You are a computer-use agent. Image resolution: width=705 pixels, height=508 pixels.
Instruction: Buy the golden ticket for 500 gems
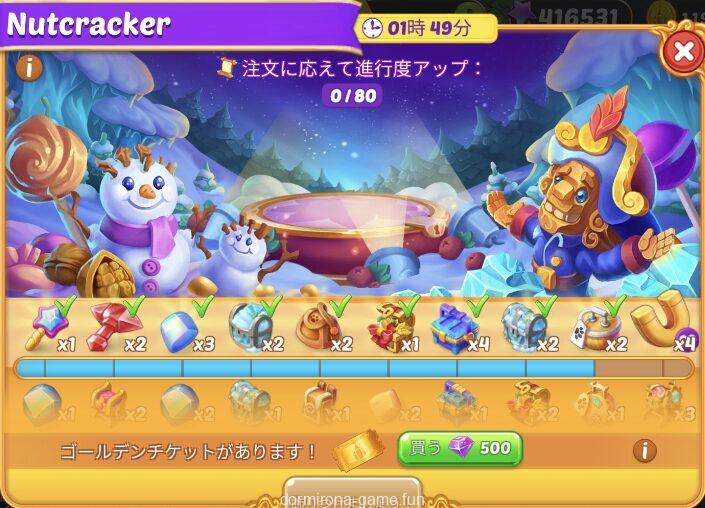tap(460, 448)
